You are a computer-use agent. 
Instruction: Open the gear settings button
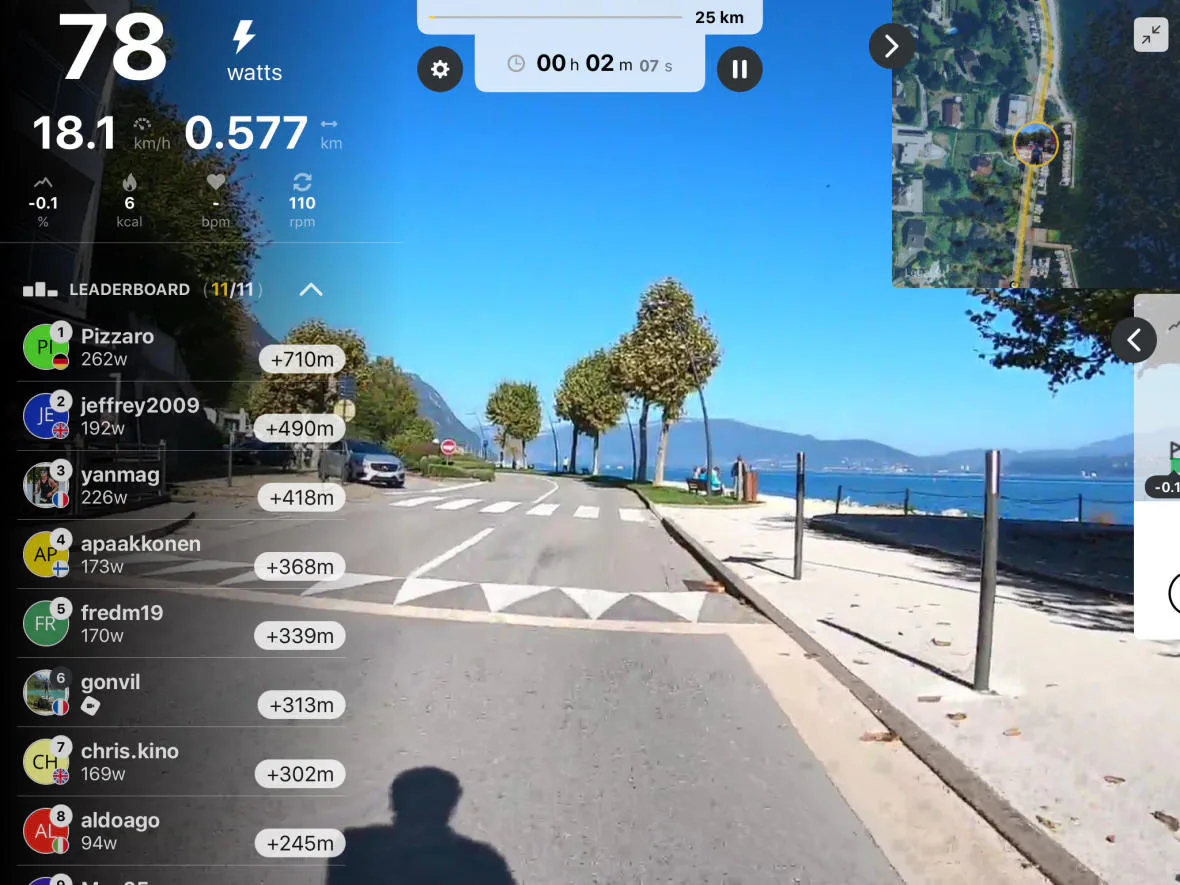click(440, 70)
